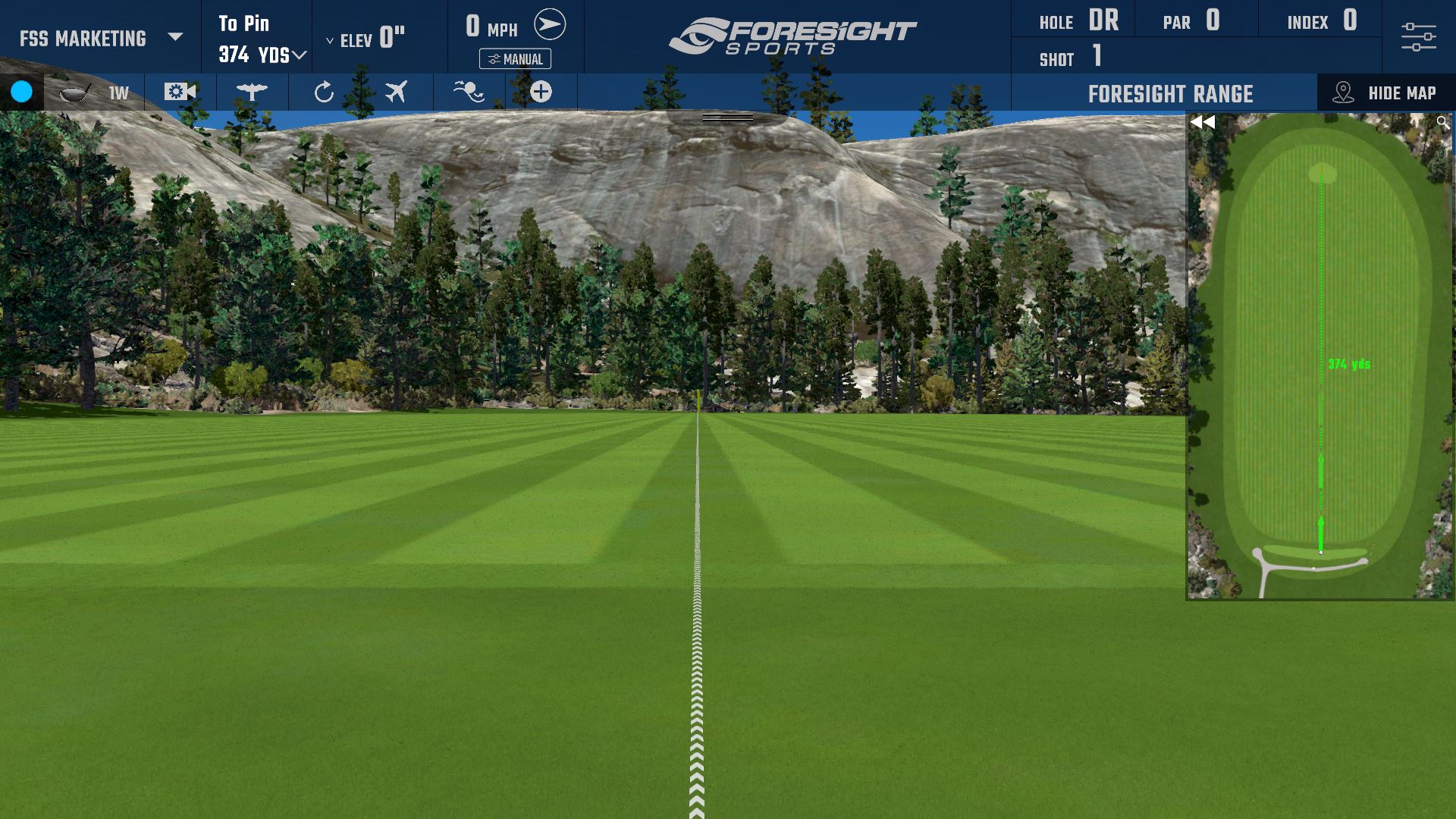1456x819 pixels.
Task: Click the magnifier icon on the minimap
Action: [x=1443, y=121]
